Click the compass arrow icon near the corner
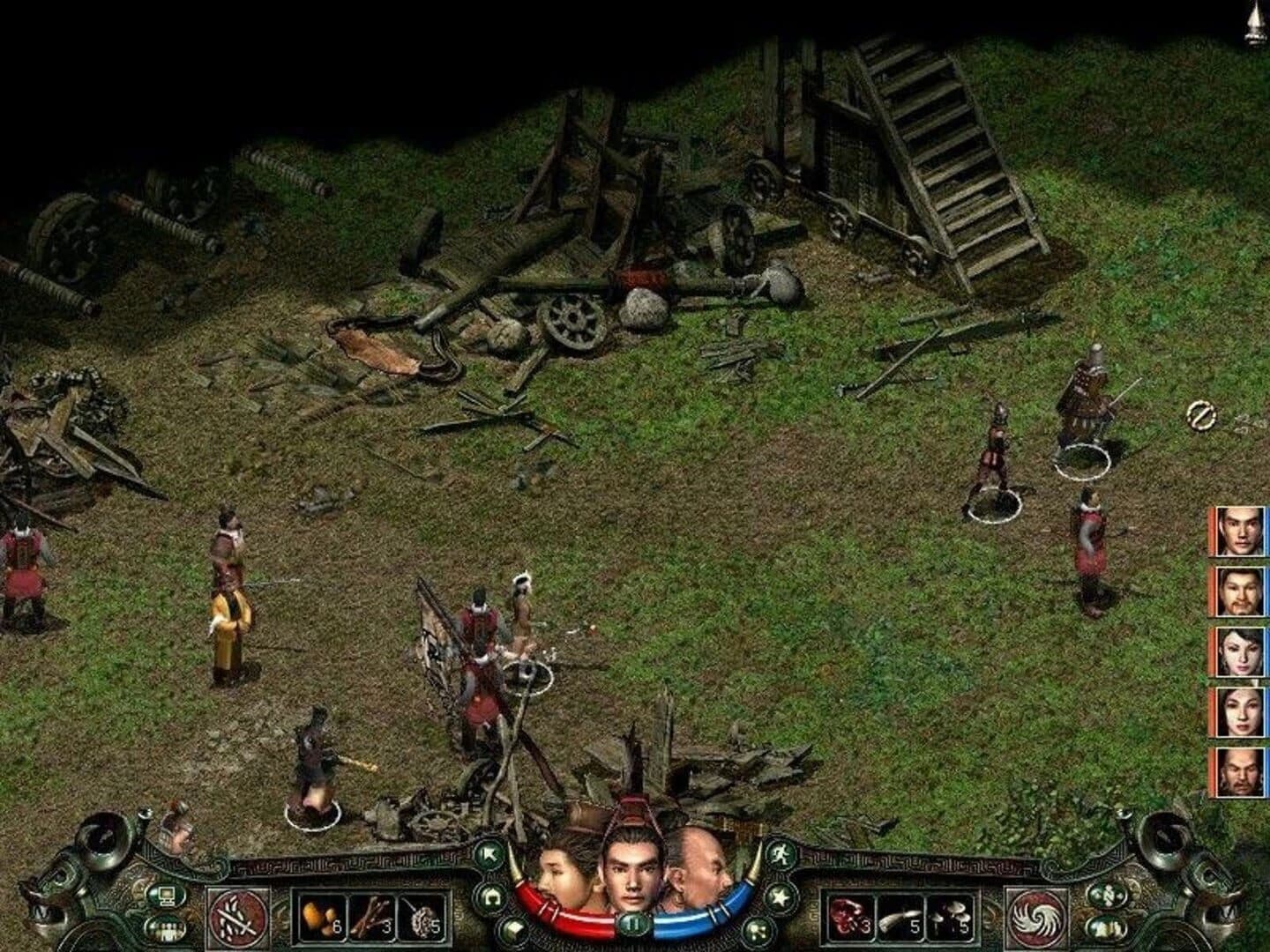 [x=1108, y=896]
